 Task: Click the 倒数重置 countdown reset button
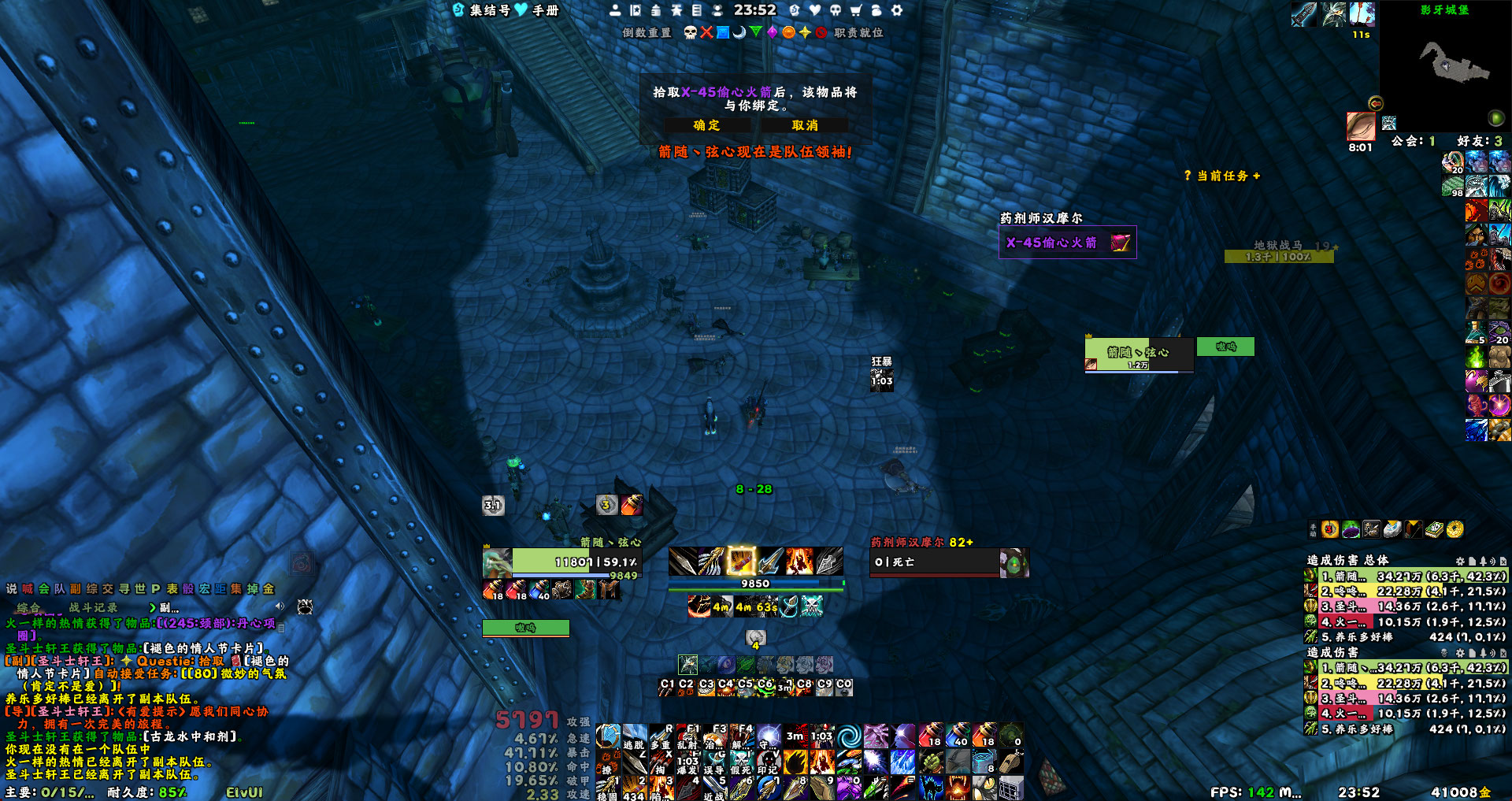(647, 32)
